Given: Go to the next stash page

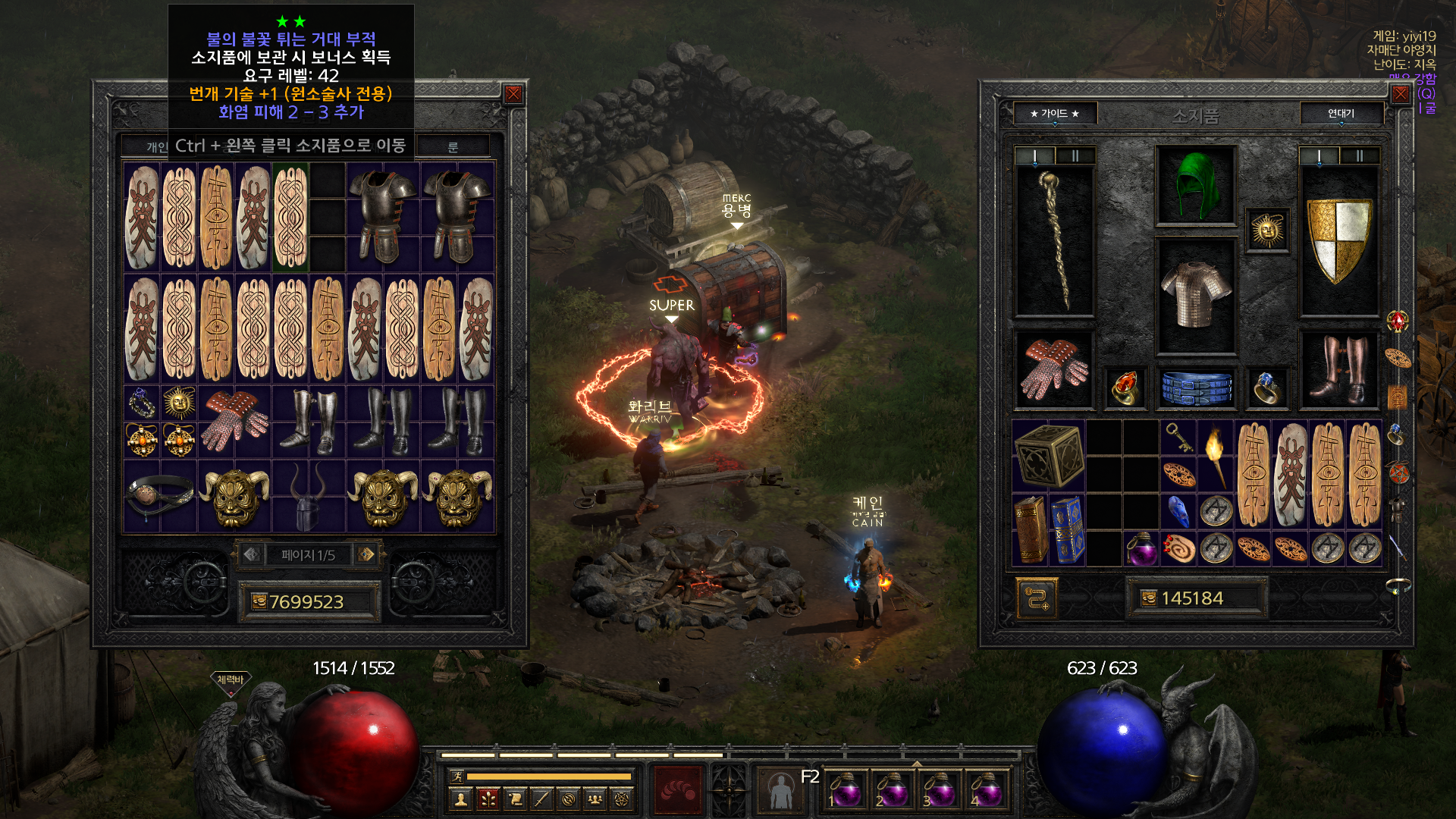Looking at the screenshot, I should tap(366, 554).
